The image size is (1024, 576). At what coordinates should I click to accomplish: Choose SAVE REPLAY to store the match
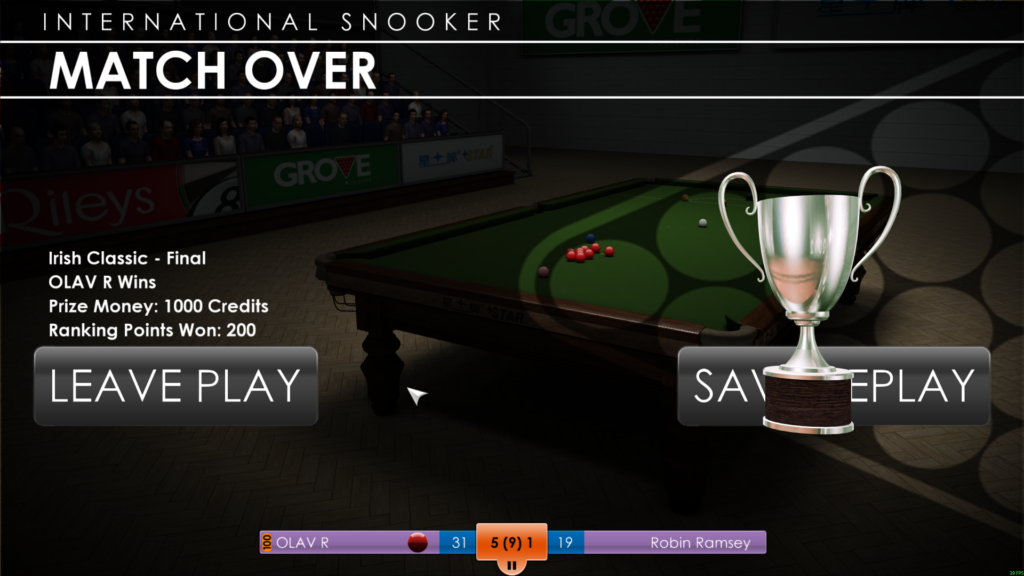(x=910, y=386)
